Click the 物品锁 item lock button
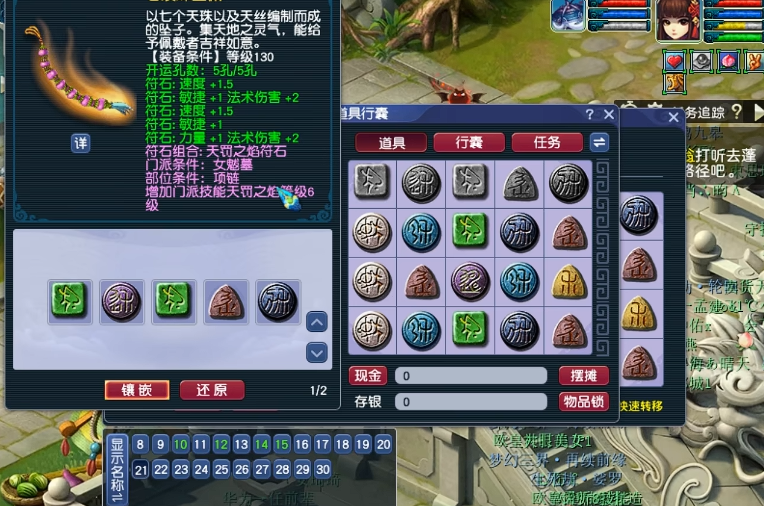764x506 pixels. [583, 402]
